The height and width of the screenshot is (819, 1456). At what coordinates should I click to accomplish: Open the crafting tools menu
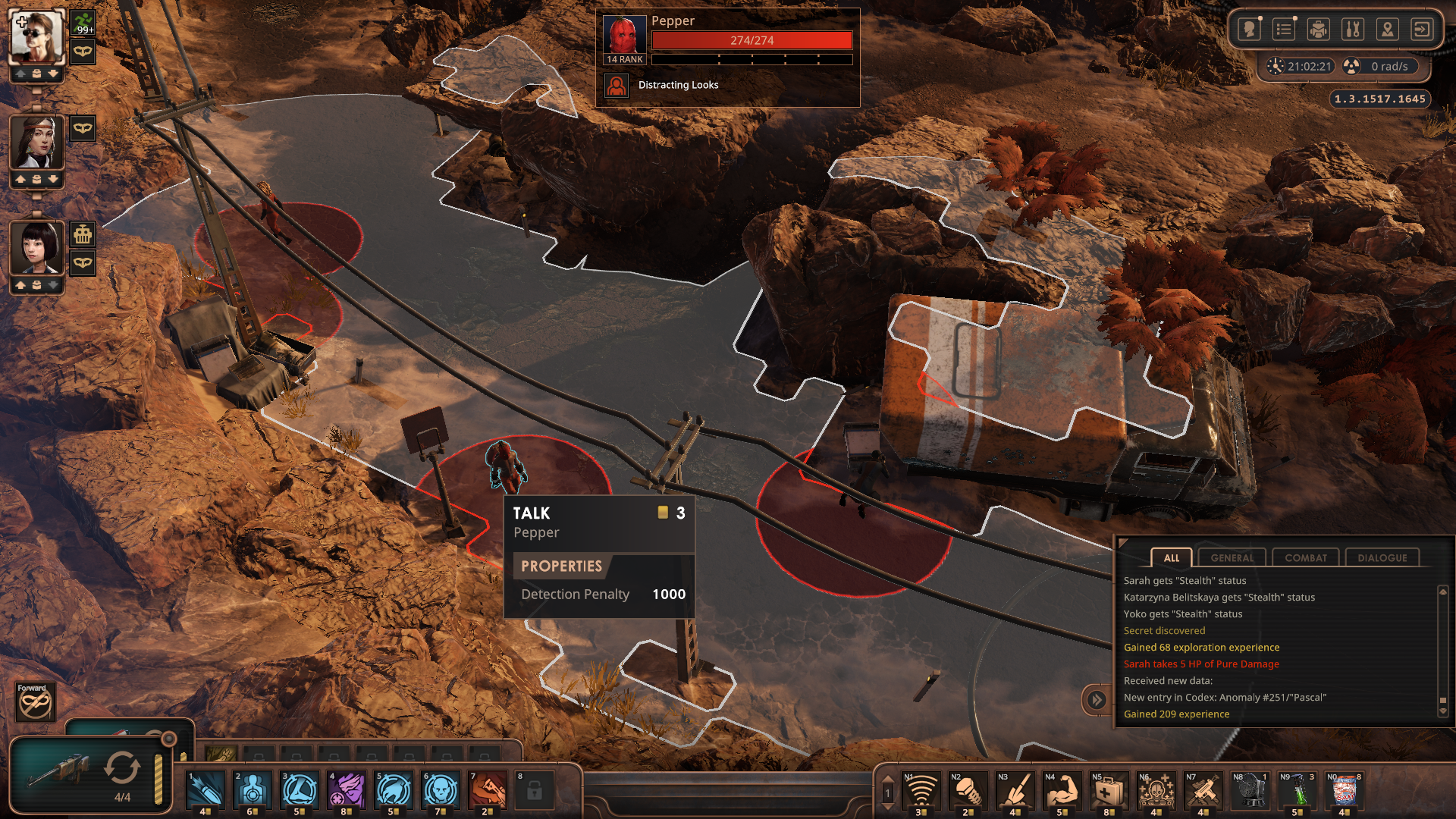[1353, 30]
